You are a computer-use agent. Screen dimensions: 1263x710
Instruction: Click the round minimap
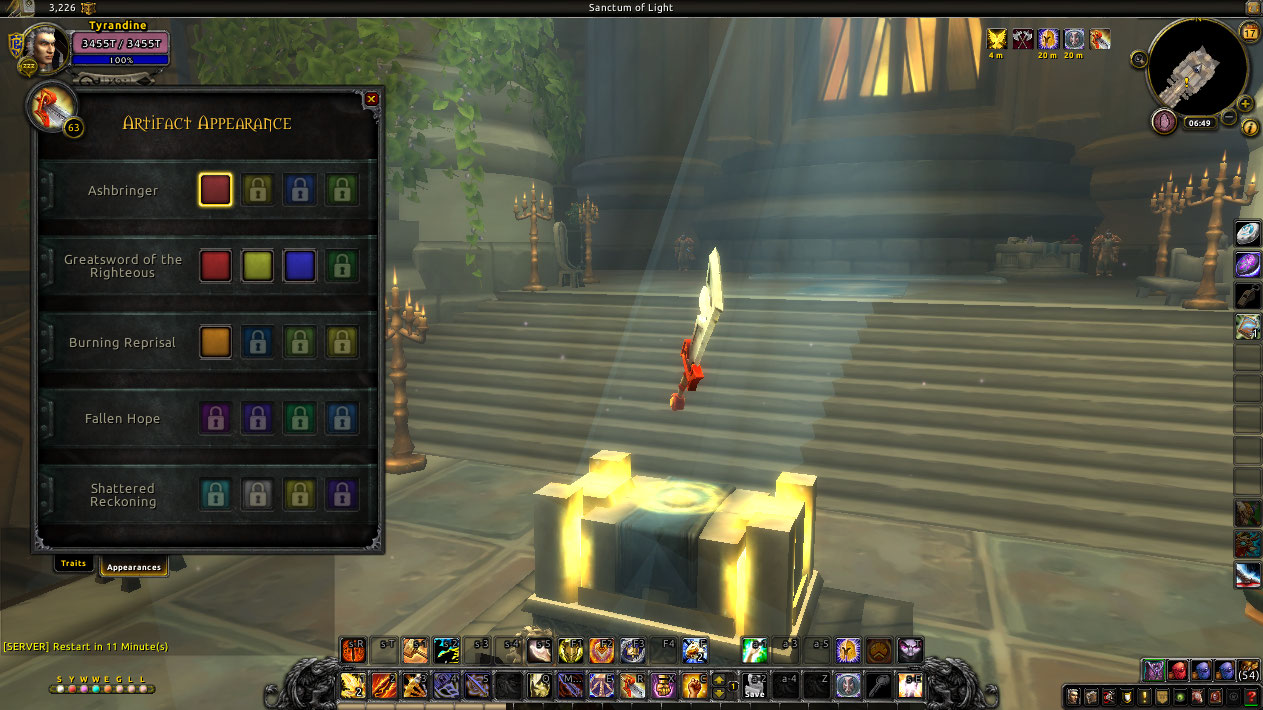1197,68
